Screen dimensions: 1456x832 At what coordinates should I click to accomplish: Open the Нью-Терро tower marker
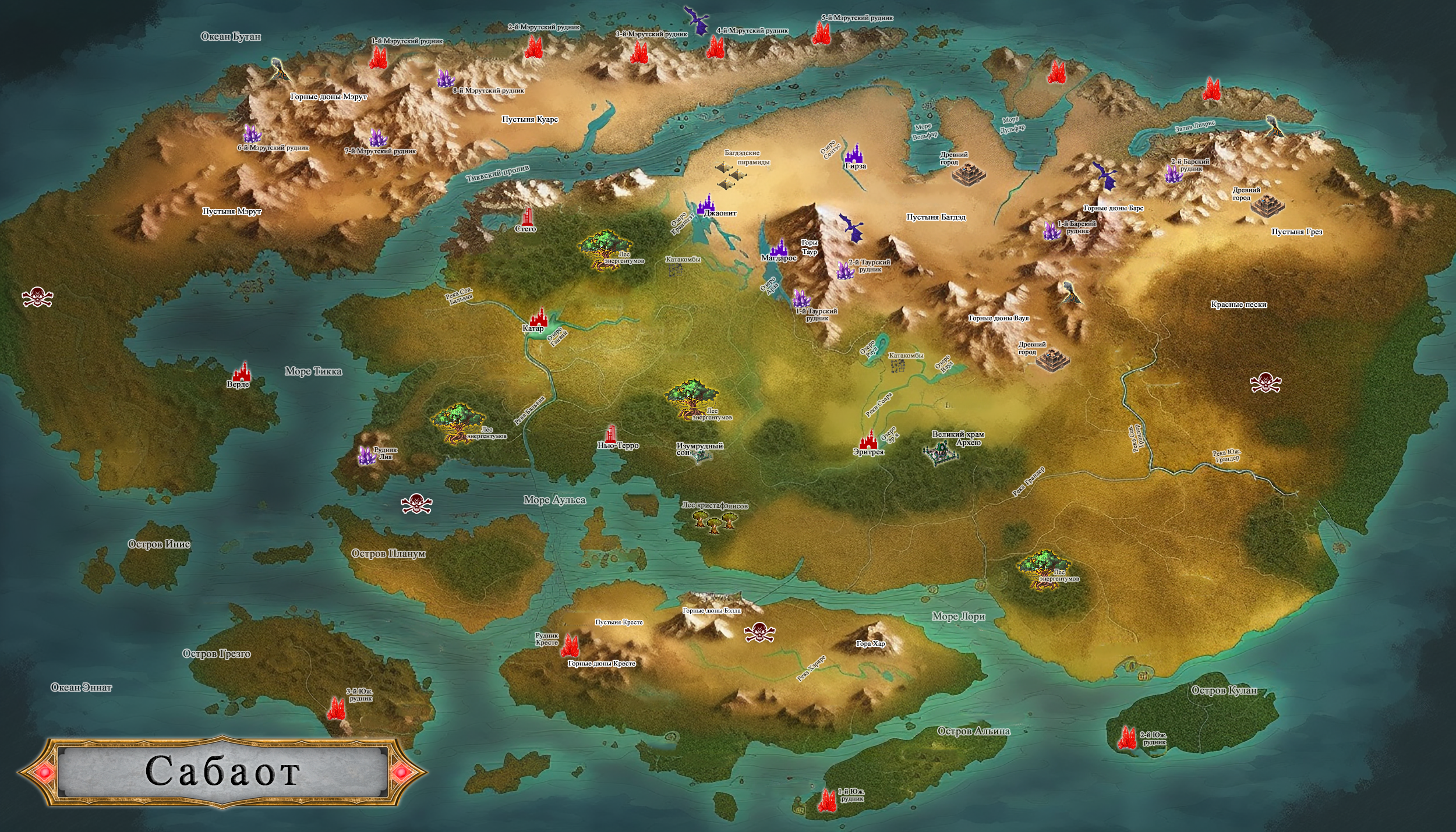tap(611, 433)
